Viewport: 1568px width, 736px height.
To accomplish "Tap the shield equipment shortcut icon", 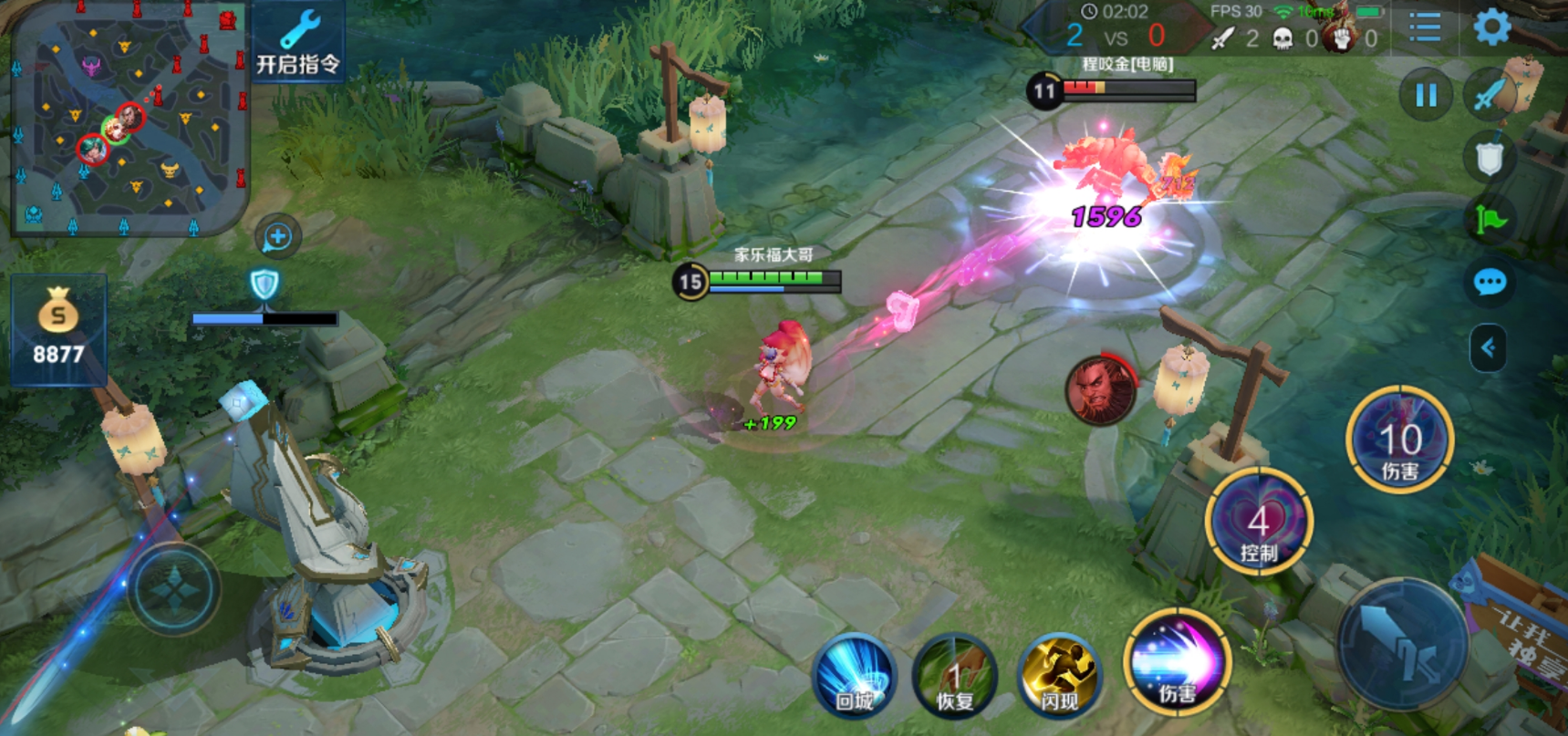I will pos(1489,159).
